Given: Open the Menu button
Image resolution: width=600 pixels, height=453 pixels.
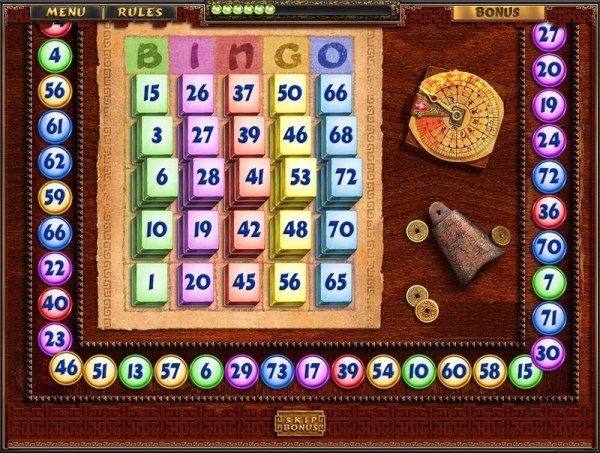Looking at the screenshot, I should click(x=65, y=12).
